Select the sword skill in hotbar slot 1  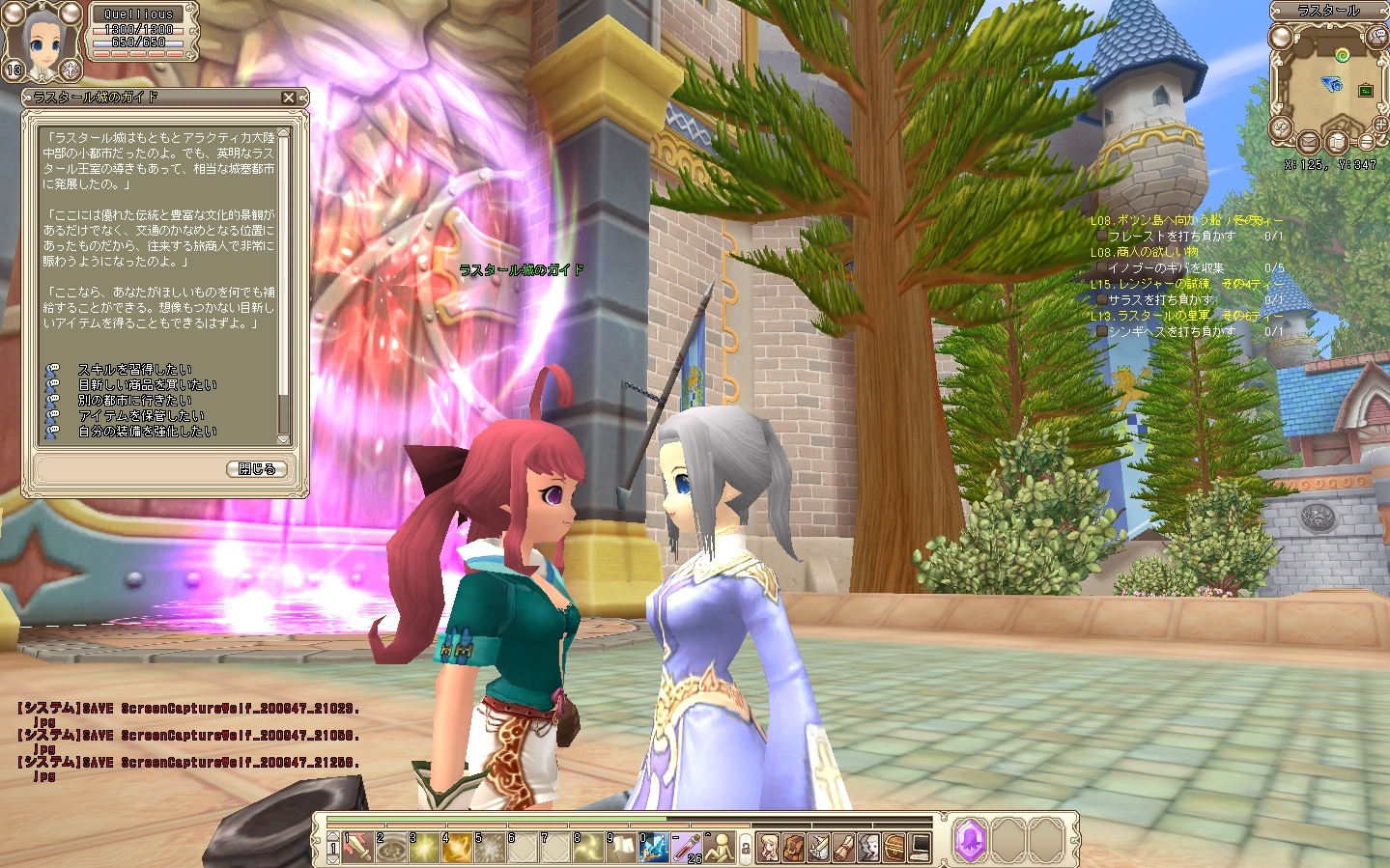pos(355,847)
